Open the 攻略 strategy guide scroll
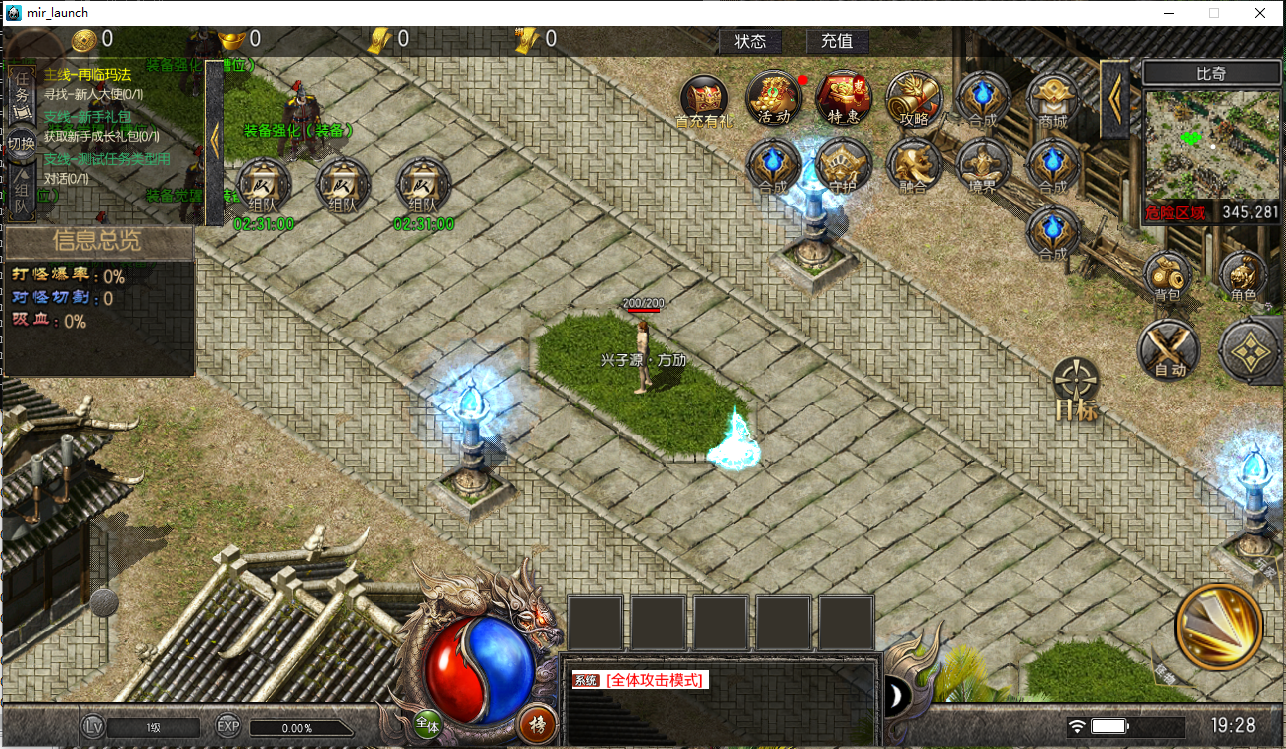Viewport: 1286px width, 749px height. pos(914,97)
